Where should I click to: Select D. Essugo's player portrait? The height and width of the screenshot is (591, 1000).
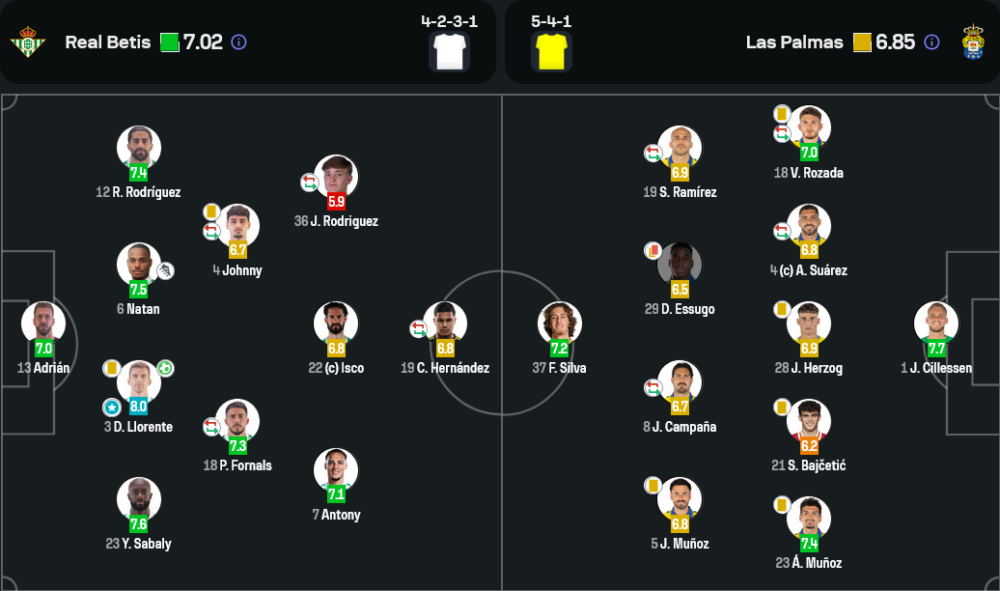[679, 264]
